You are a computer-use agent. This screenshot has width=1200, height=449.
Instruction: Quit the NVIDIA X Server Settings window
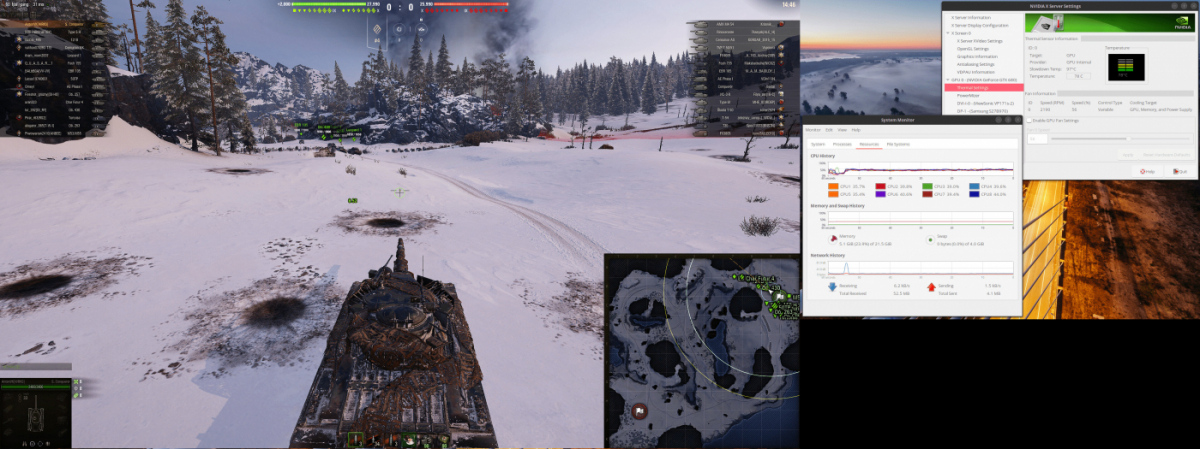(1178, 171)
